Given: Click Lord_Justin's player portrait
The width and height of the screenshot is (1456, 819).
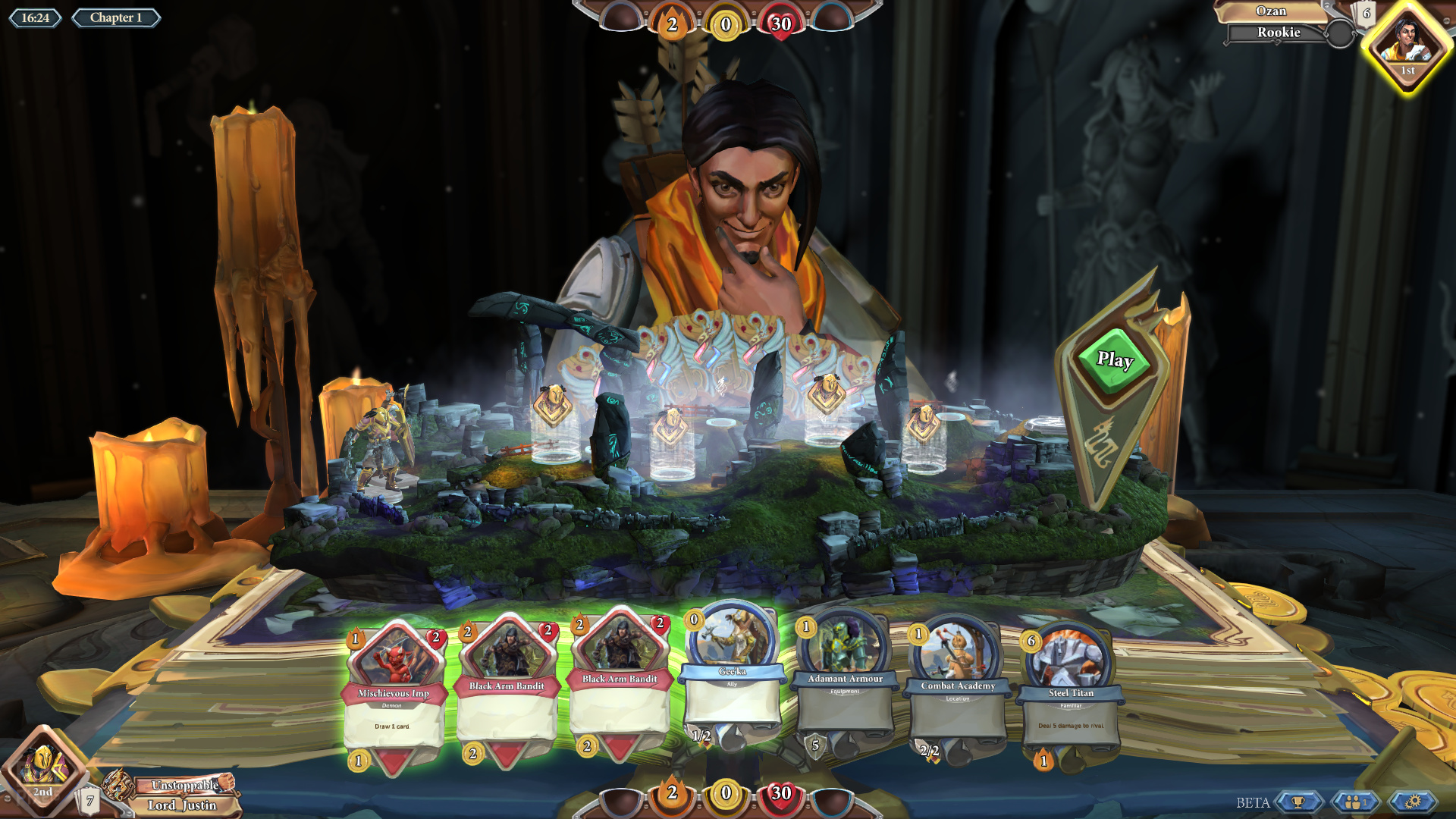Looking at the screenshot, I should point(44,767).
